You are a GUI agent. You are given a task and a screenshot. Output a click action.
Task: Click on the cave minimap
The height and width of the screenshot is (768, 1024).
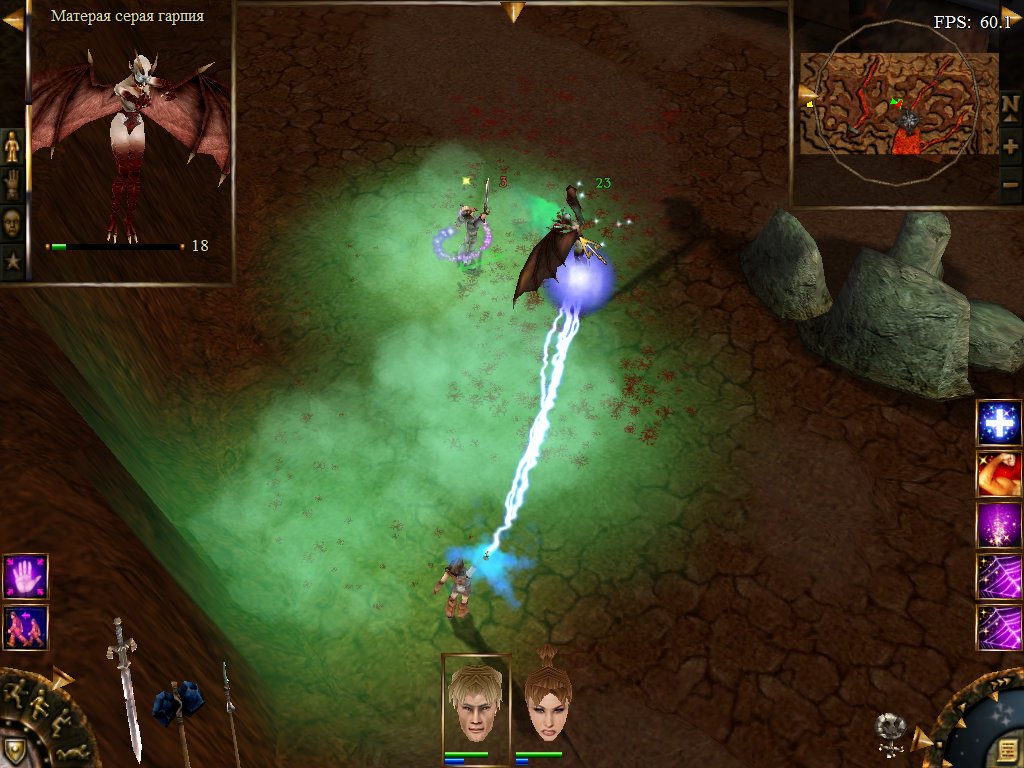tap(898, 105)
